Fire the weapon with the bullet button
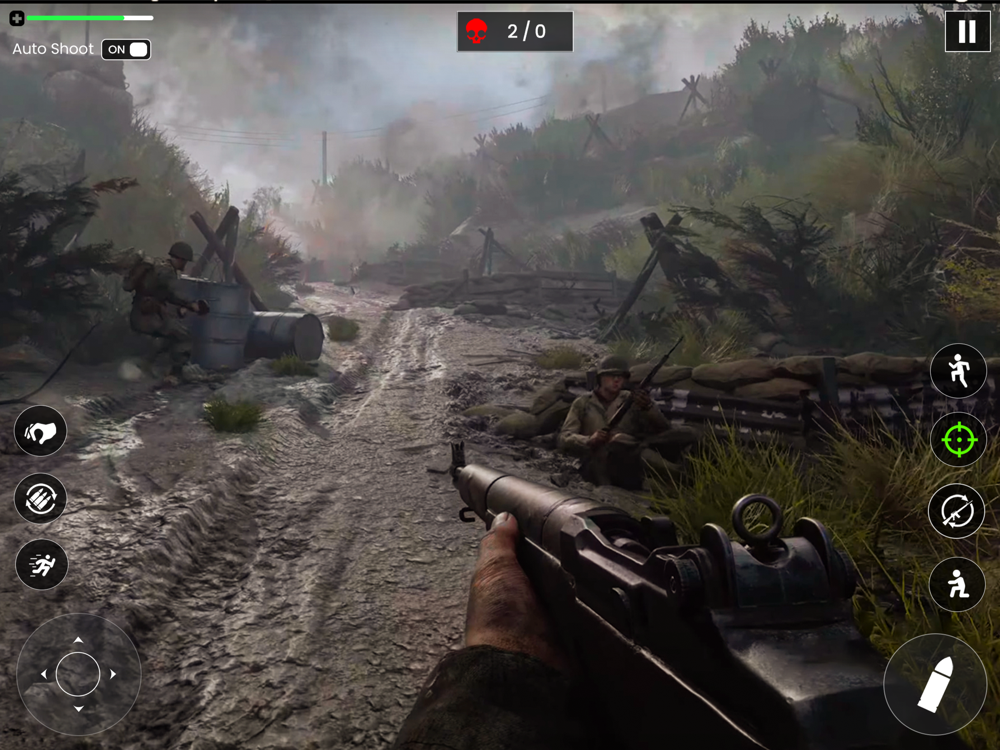This screenshot has height=750, width=1000. click(935, 685)
